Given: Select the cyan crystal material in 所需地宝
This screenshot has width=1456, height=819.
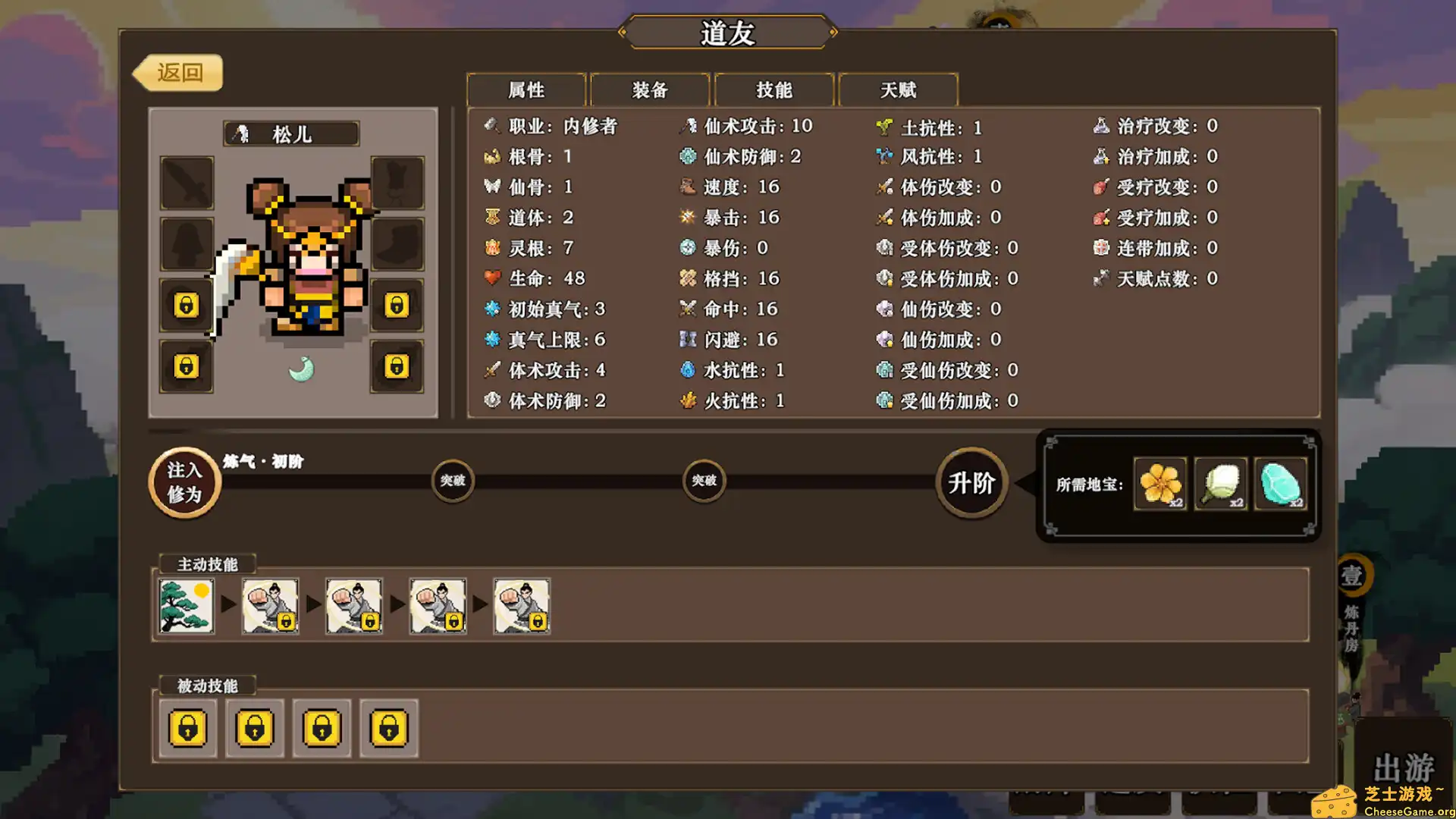Looking at the screenshot, I should (x=1280, y=483).
